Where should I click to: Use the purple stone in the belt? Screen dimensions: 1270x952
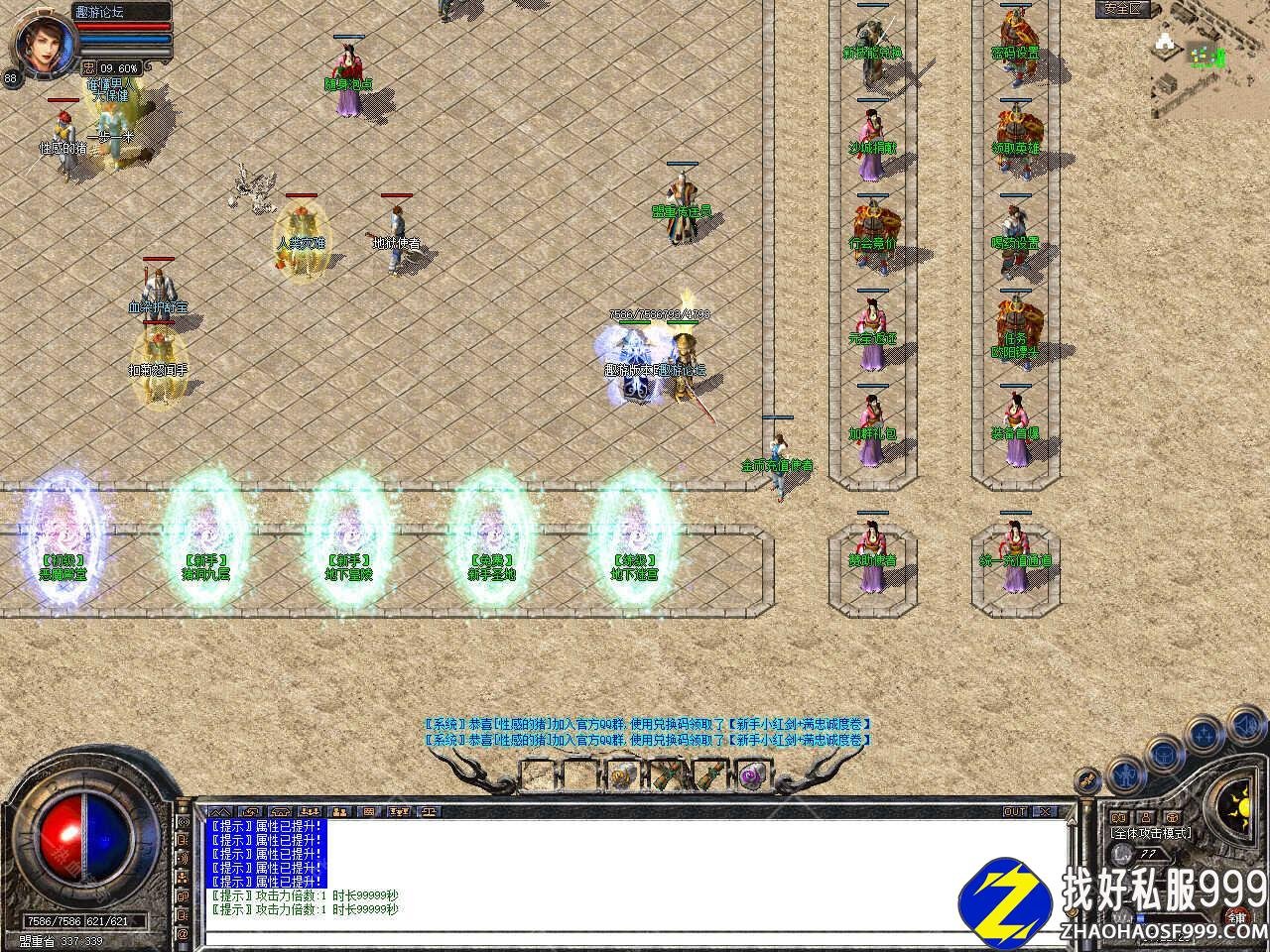click(751, 774)
